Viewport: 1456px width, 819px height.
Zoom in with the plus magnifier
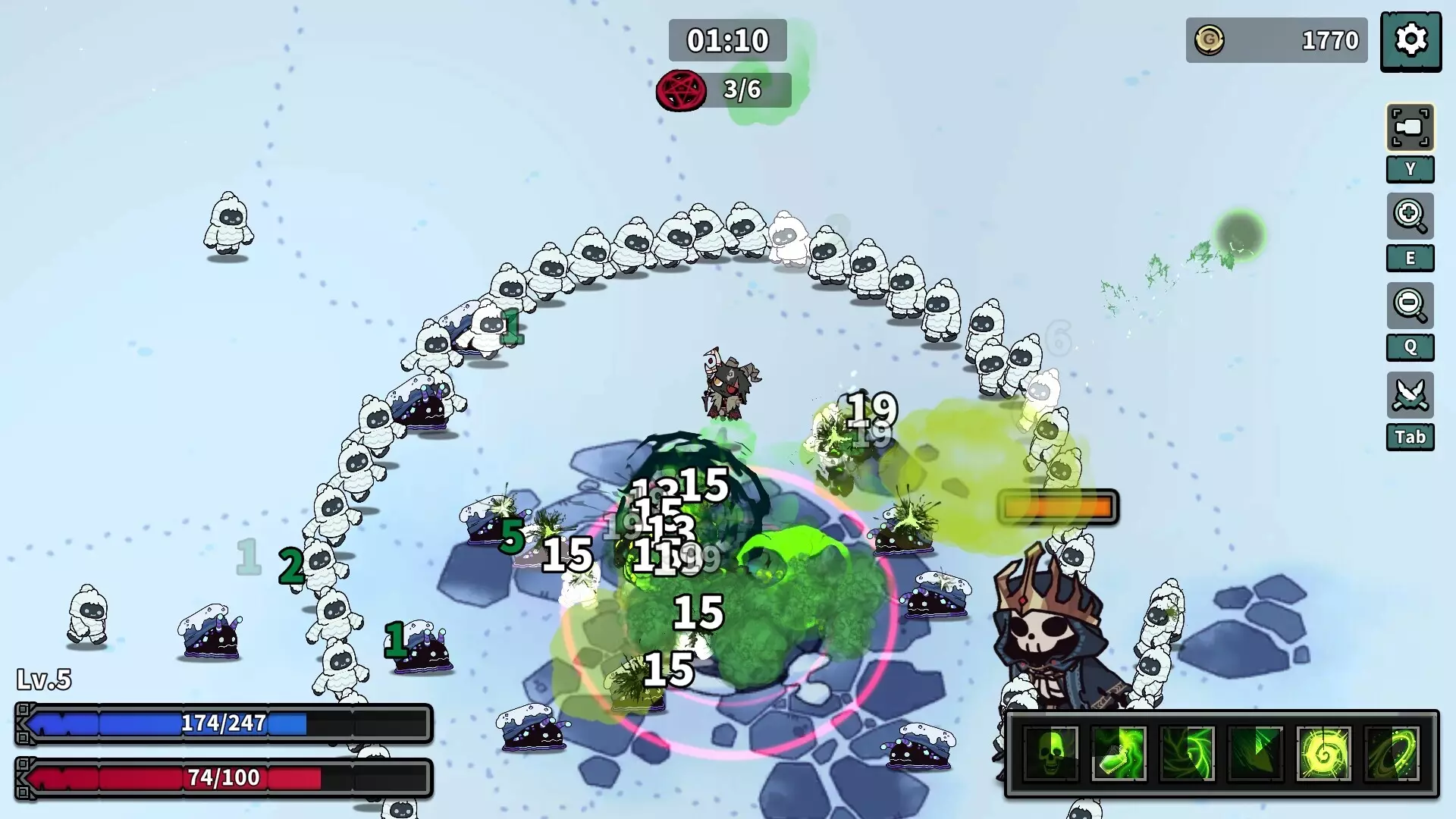pyautogui.click(x=1410, y=216)
